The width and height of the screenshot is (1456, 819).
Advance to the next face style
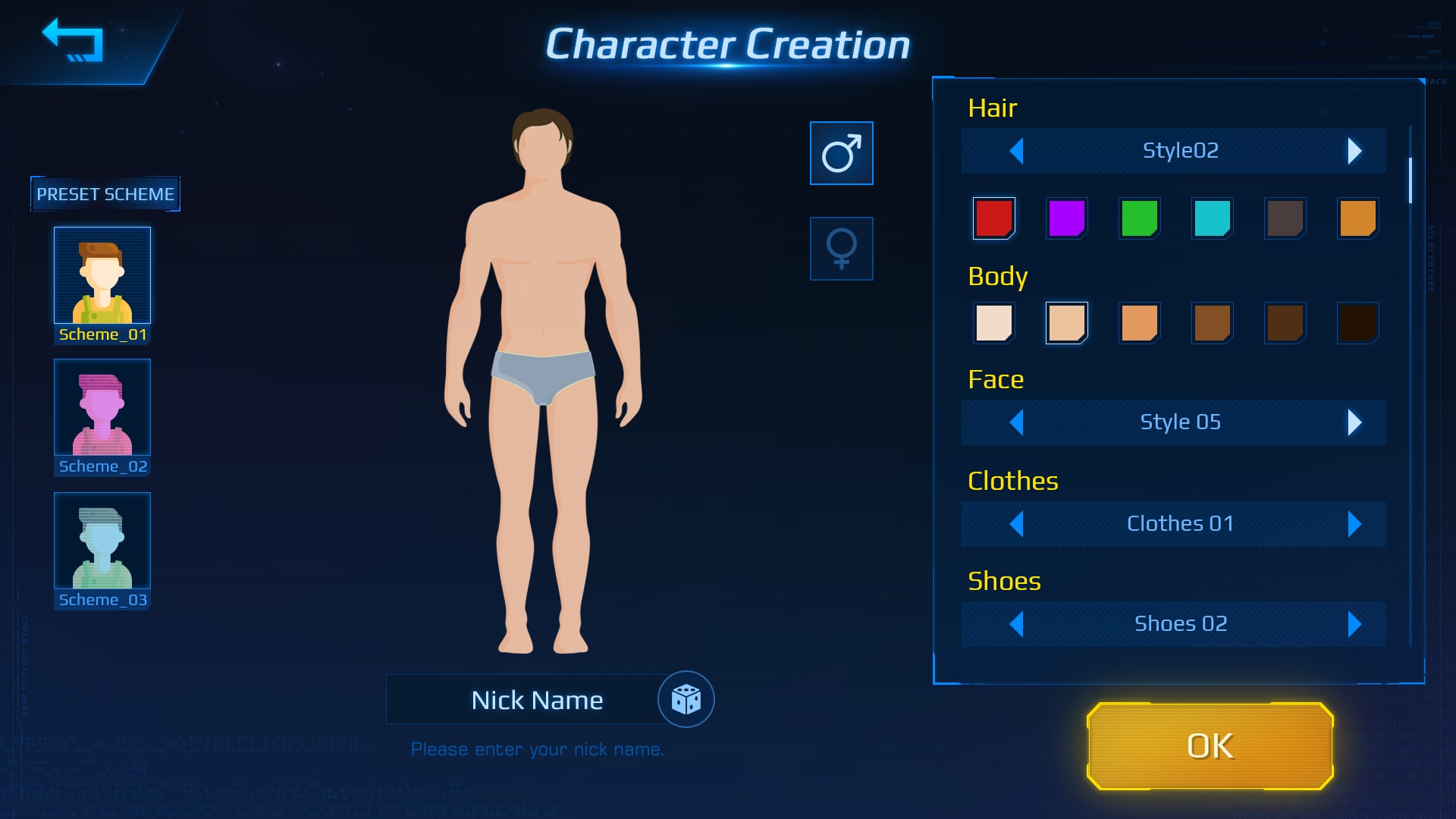[1354, 422]
